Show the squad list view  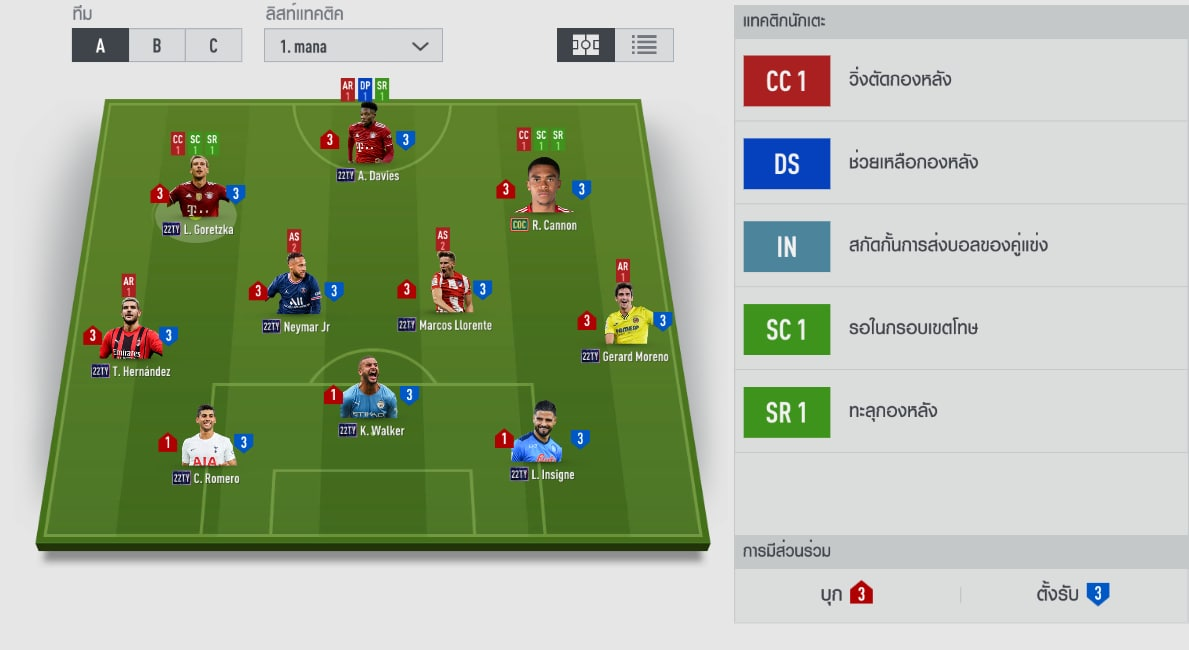coord(644,45)
